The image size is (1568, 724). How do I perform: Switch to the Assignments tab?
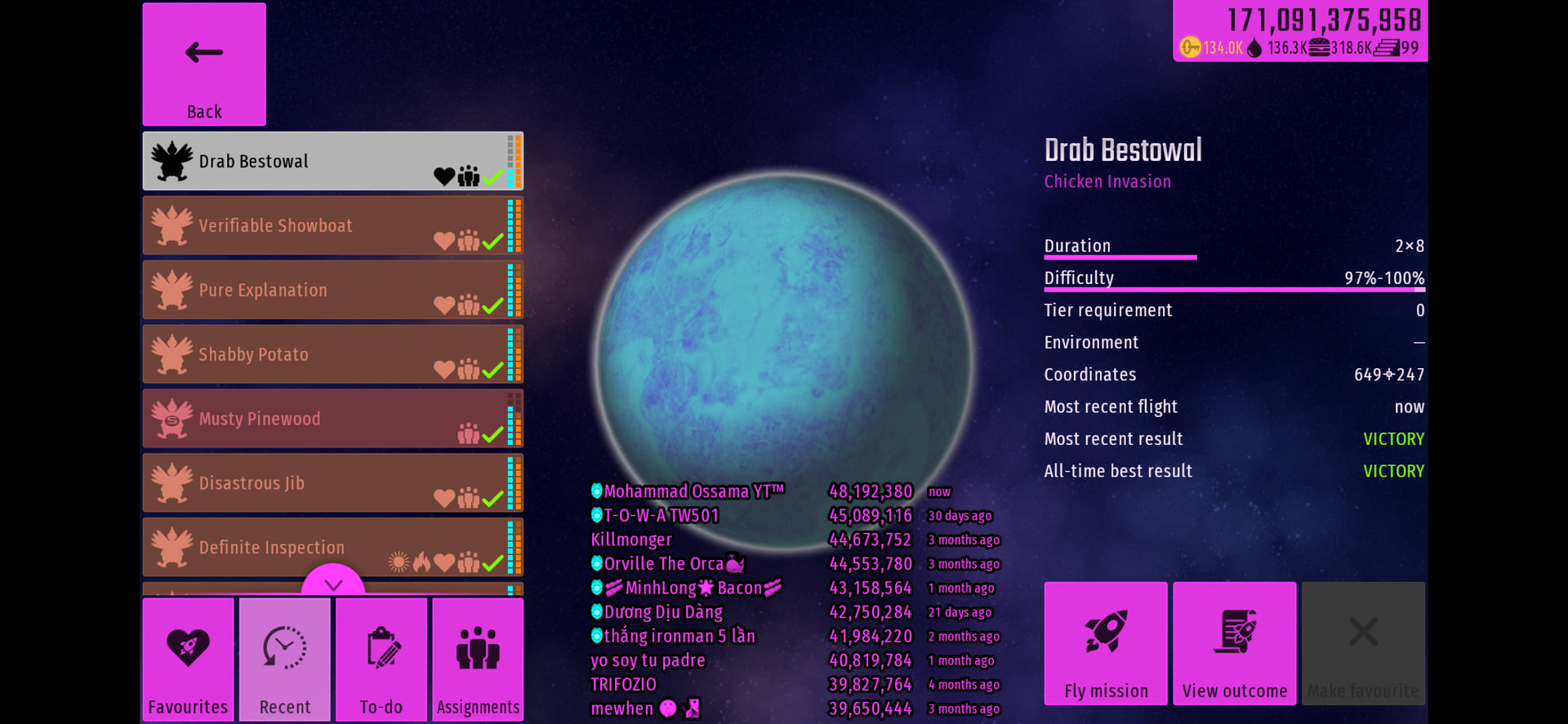click(x=478, y=660)
